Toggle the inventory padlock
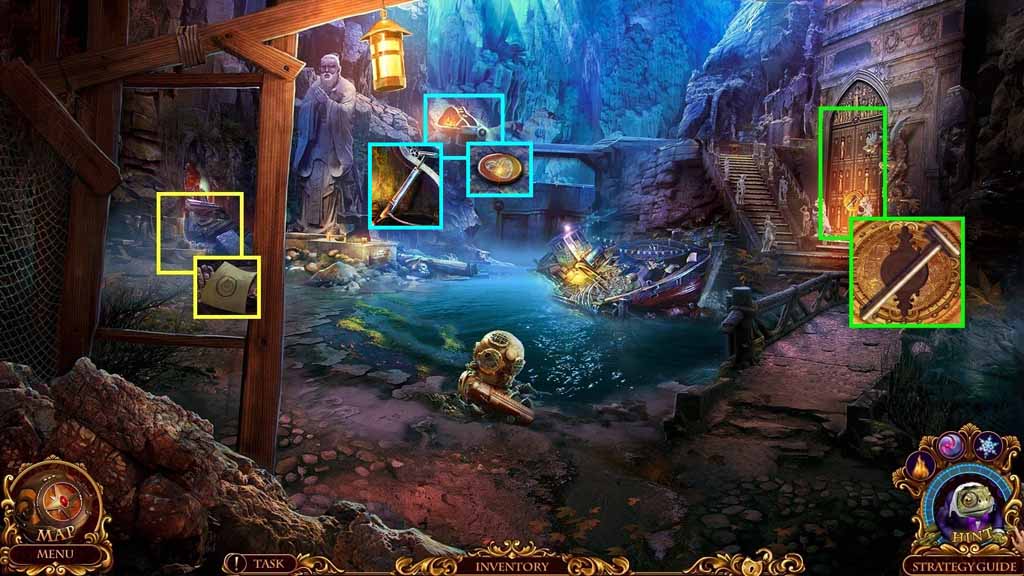This screenshot has height=576, width=1024. 751,565
